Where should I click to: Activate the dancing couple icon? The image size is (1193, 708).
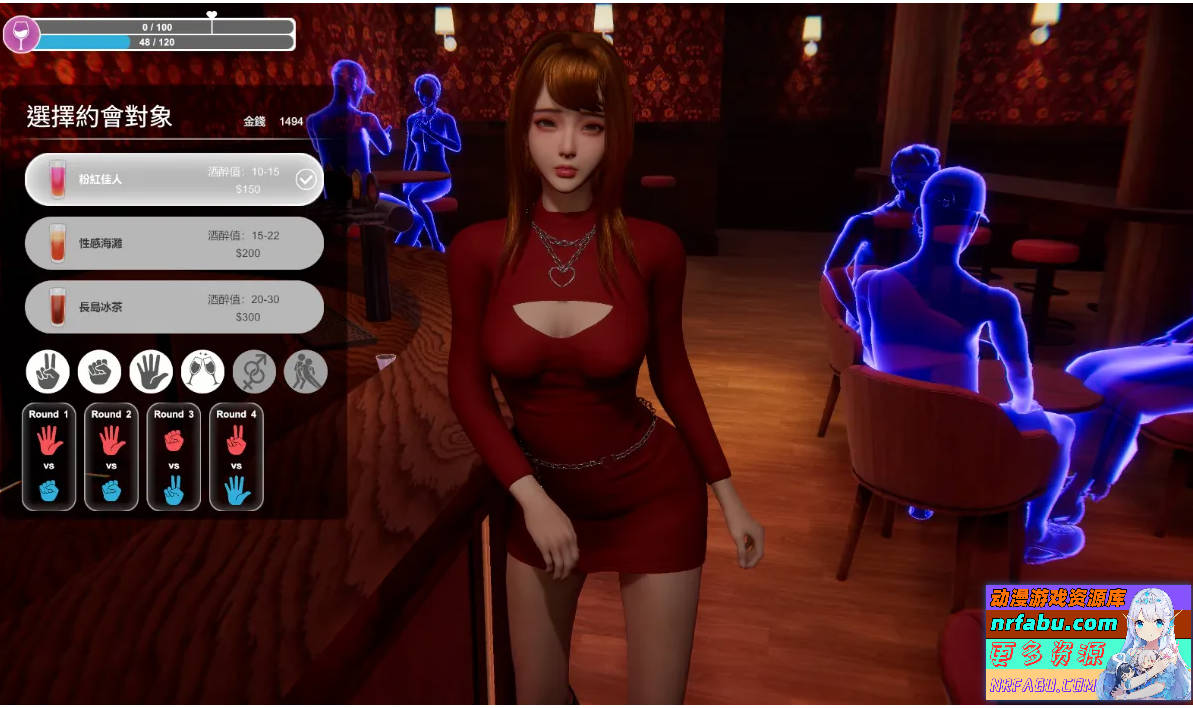pyautogui.click(x=305, y=372)
